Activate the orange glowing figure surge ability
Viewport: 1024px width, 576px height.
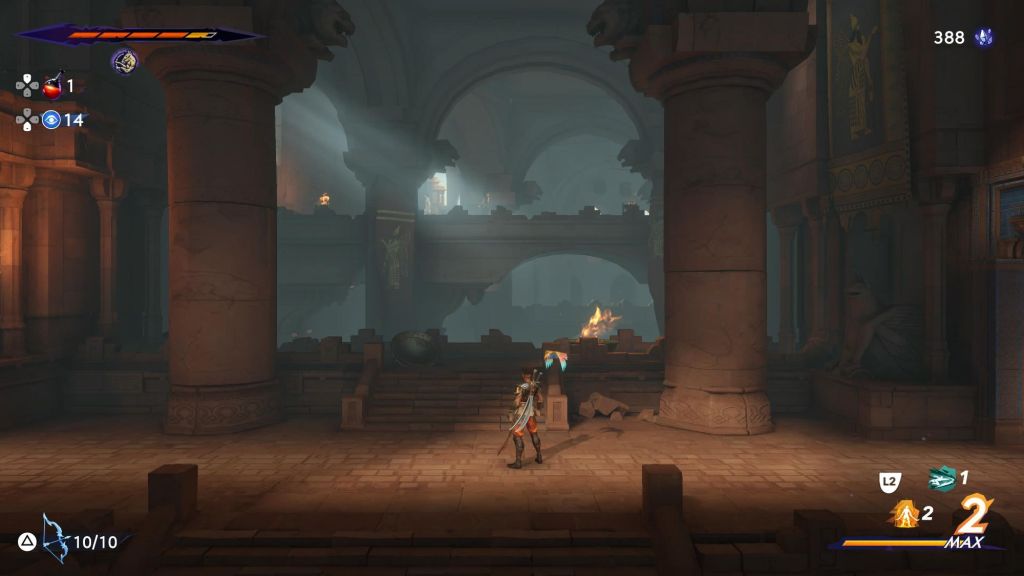coord(905,514)
